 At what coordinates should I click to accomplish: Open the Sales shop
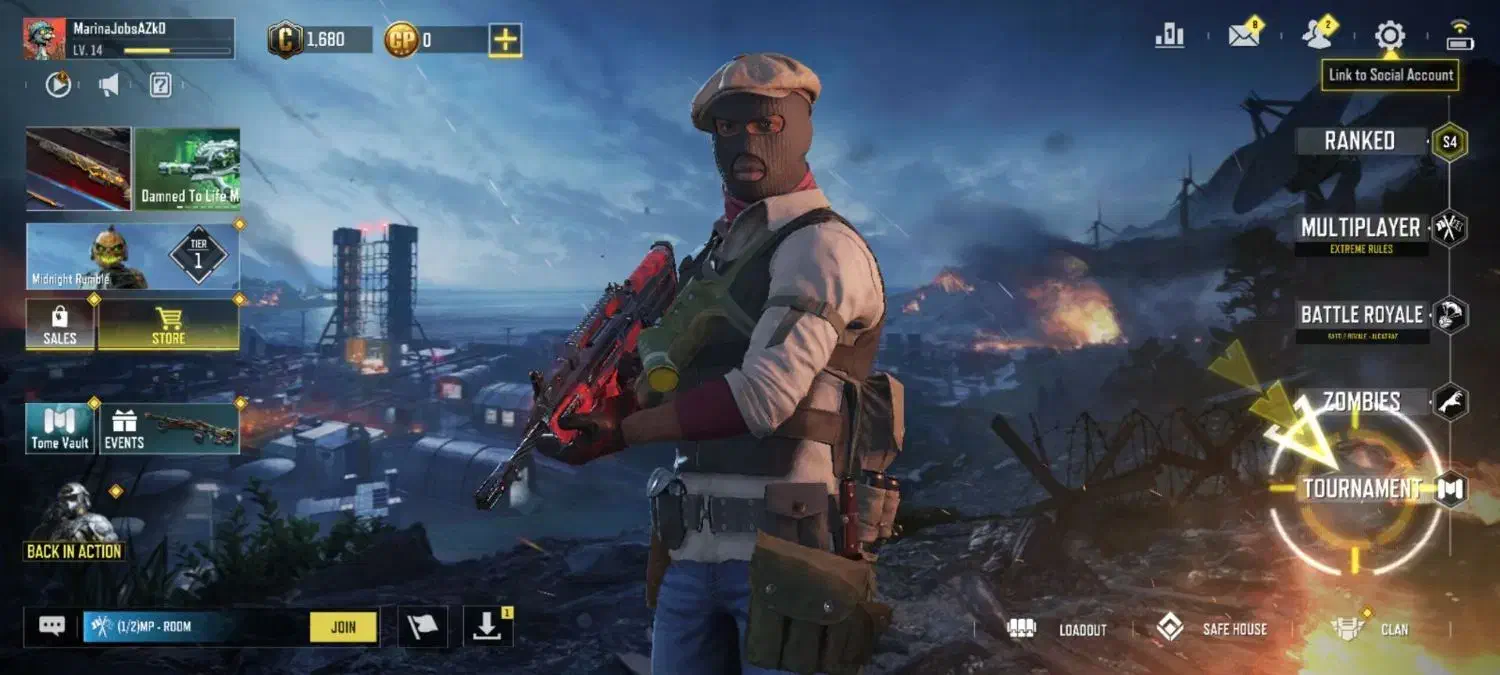point(60,326)
